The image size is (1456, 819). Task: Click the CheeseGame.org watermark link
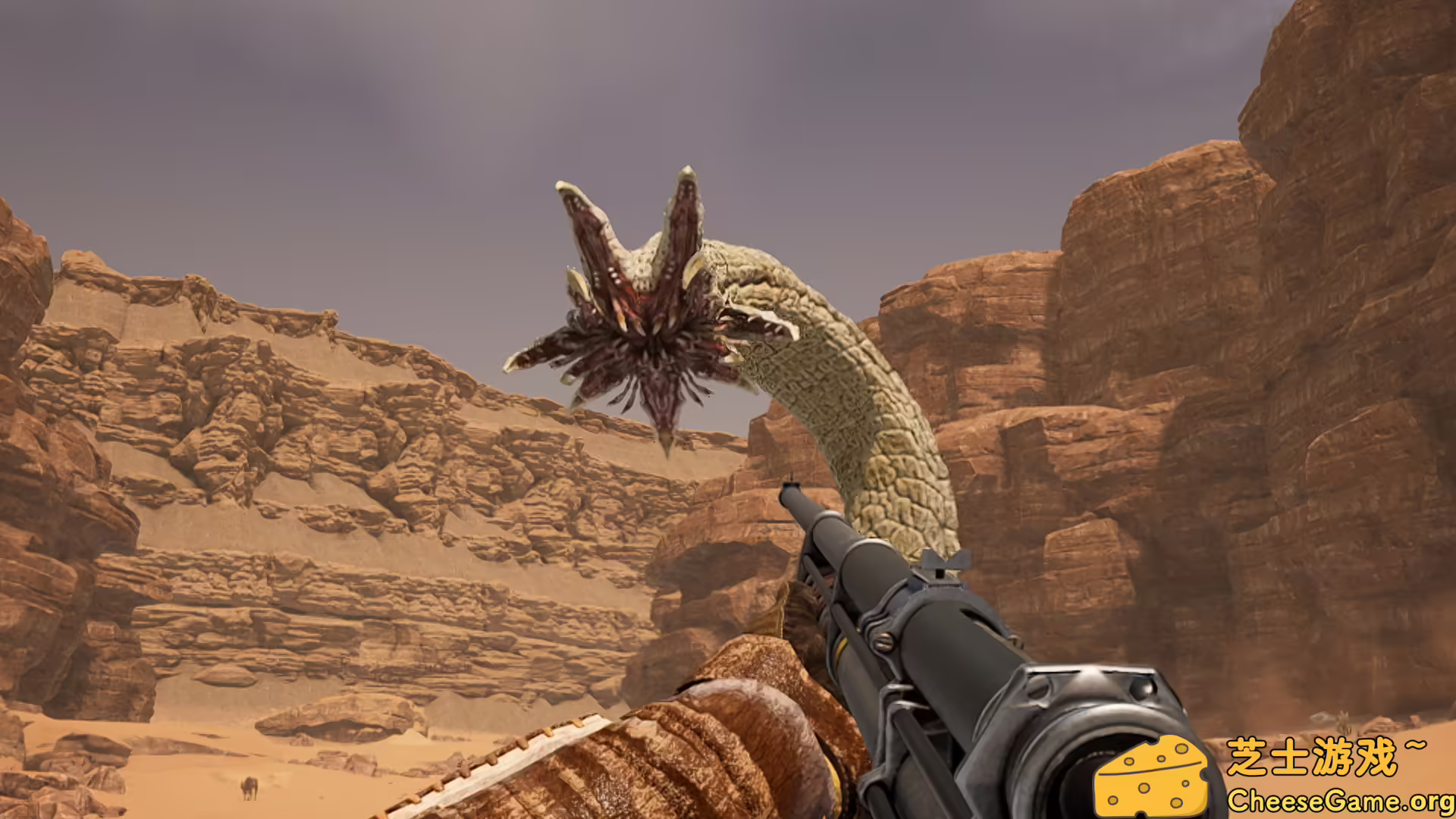click(x=1340, y=800)
